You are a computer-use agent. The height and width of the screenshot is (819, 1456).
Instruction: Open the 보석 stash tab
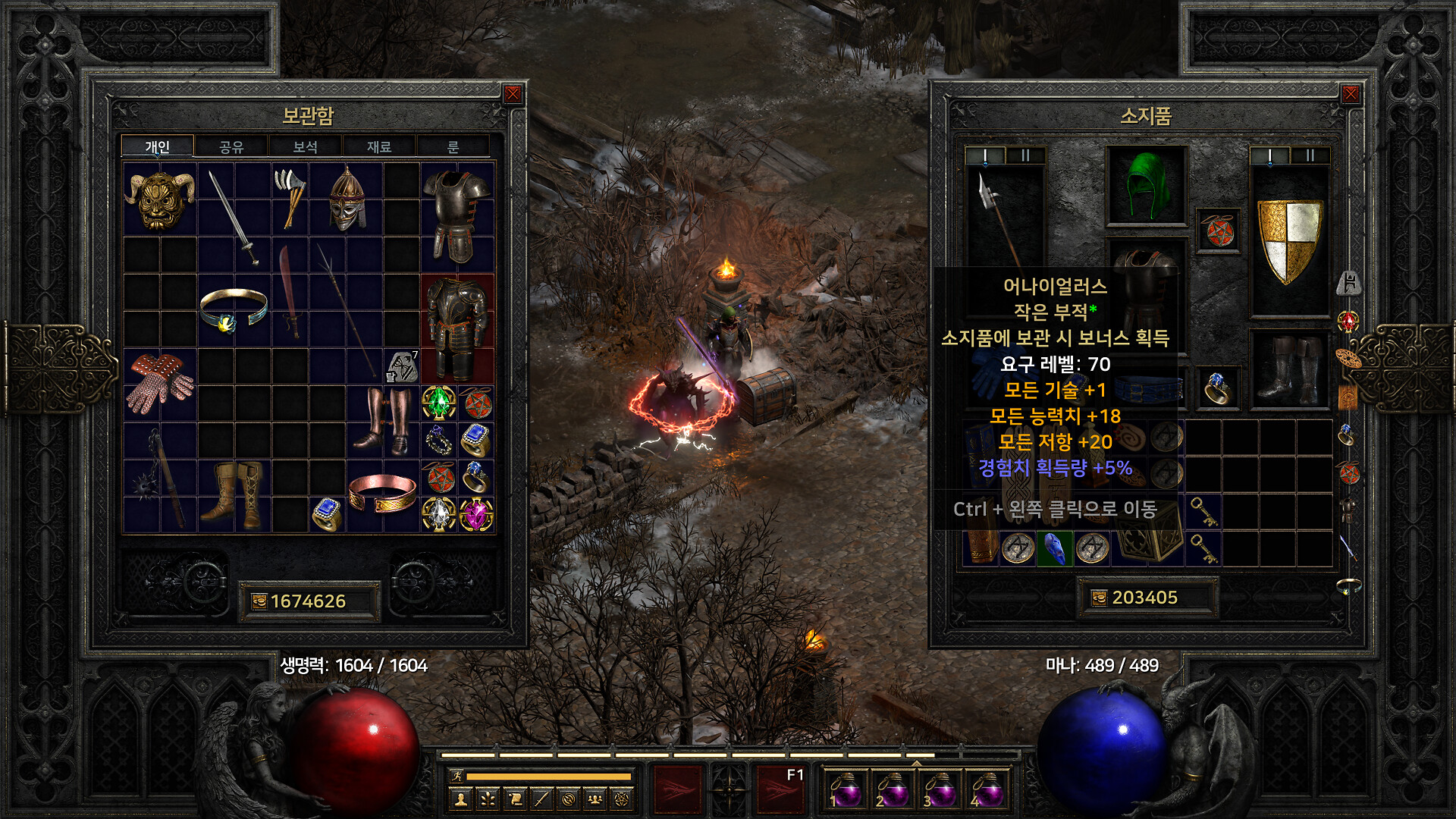[305, 146]
